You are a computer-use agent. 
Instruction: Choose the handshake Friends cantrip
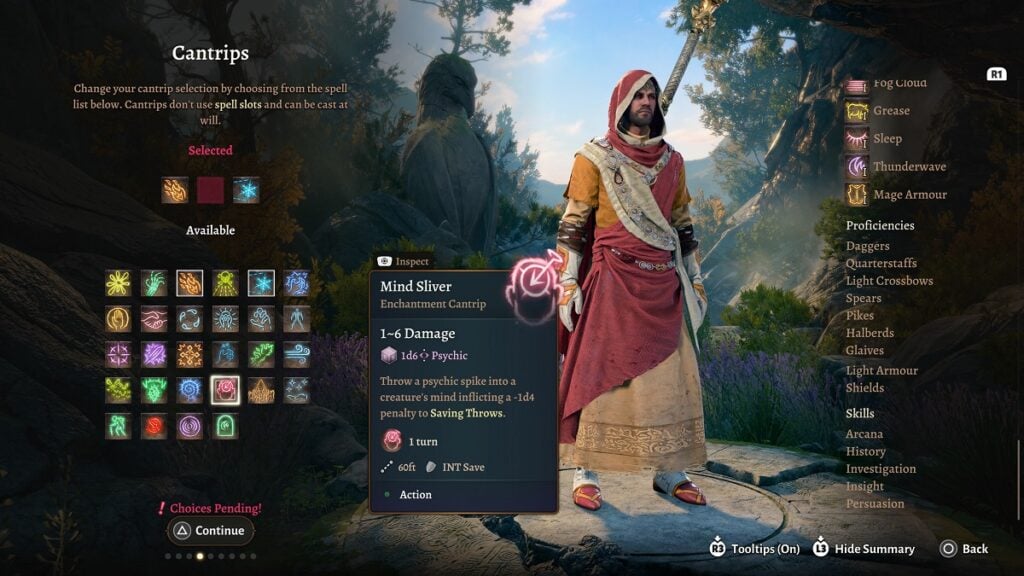[154, 319]
